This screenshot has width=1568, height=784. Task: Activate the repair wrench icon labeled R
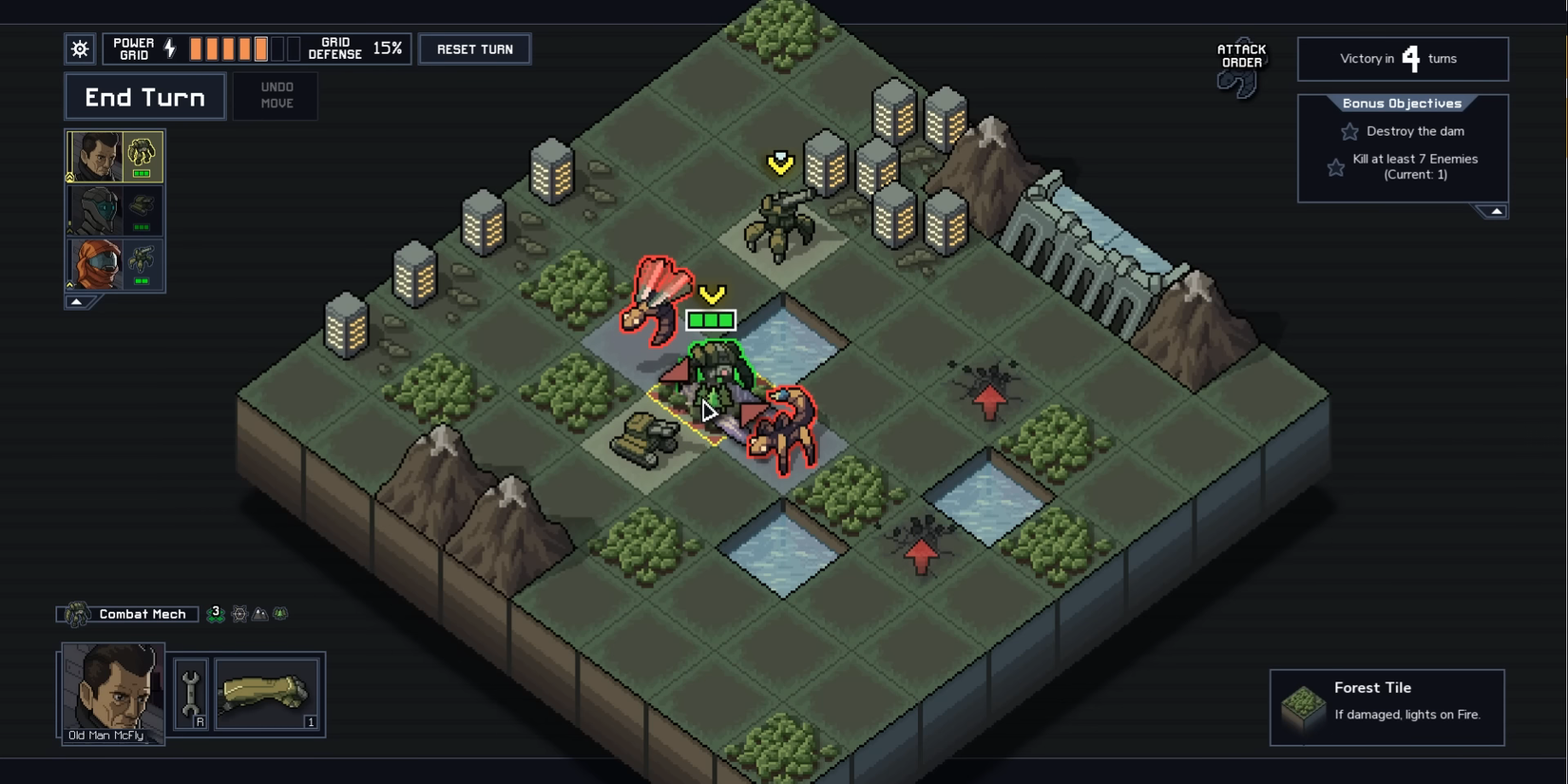coord(193,694)
